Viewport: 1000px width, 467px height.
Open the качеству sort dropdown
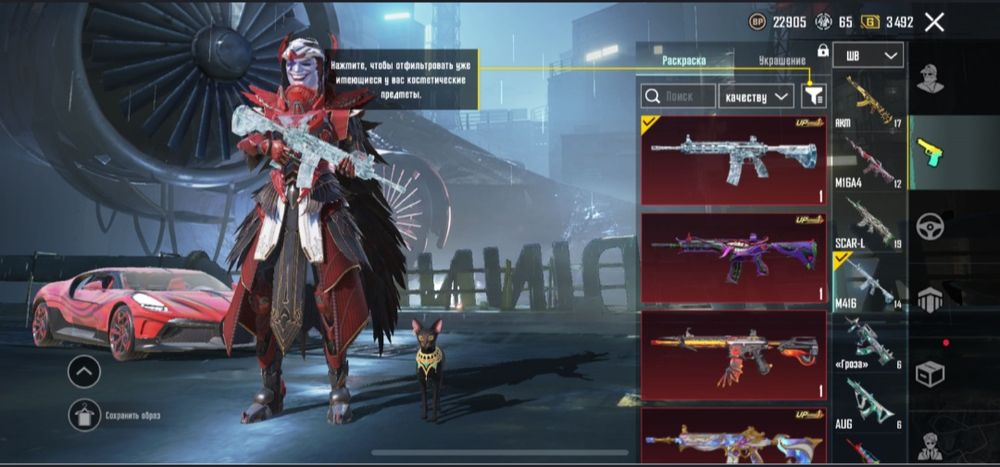pyautogui.click(x=756, y=96)
